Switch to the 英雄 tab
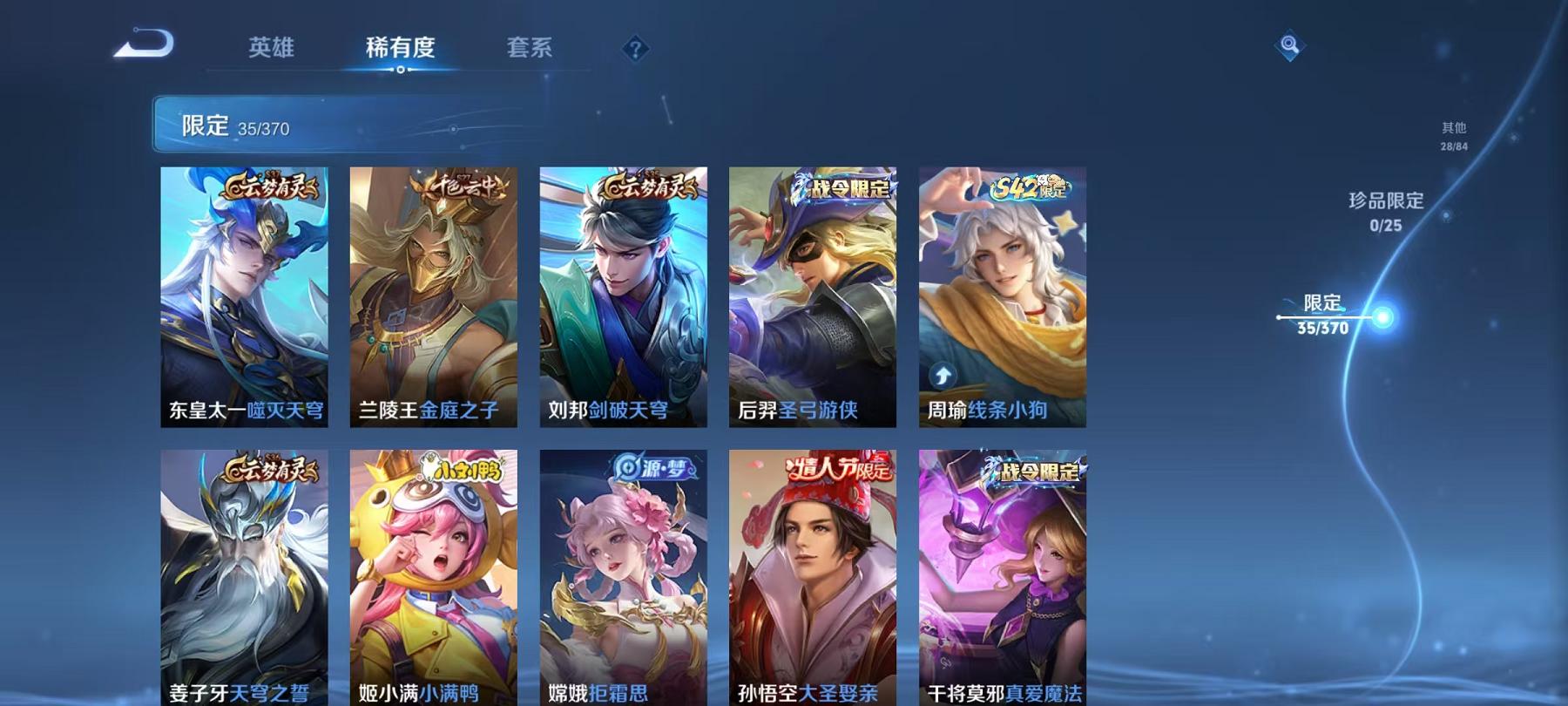 (x=271, y=50)
